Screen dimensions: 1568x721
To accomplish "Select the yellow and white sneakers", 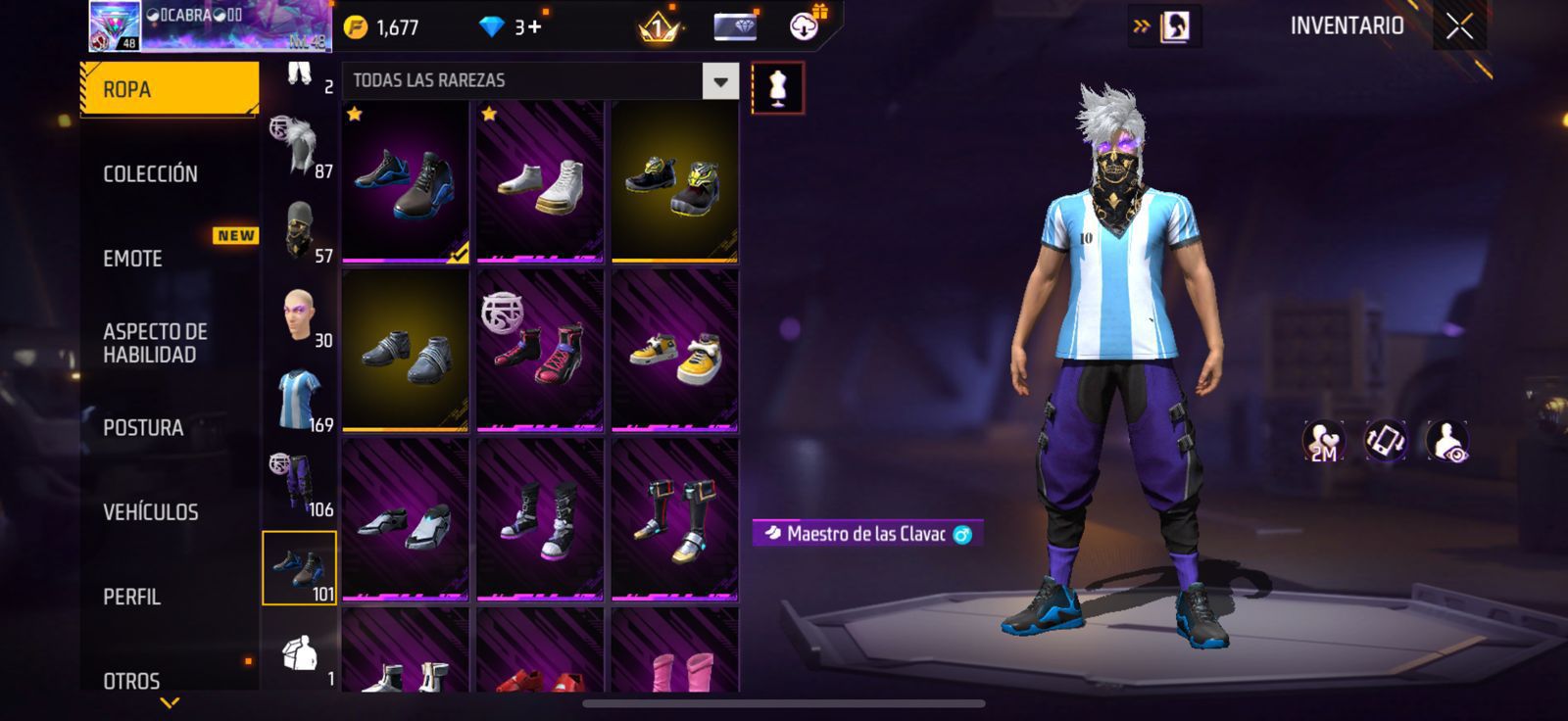I will tap(675, 352).
